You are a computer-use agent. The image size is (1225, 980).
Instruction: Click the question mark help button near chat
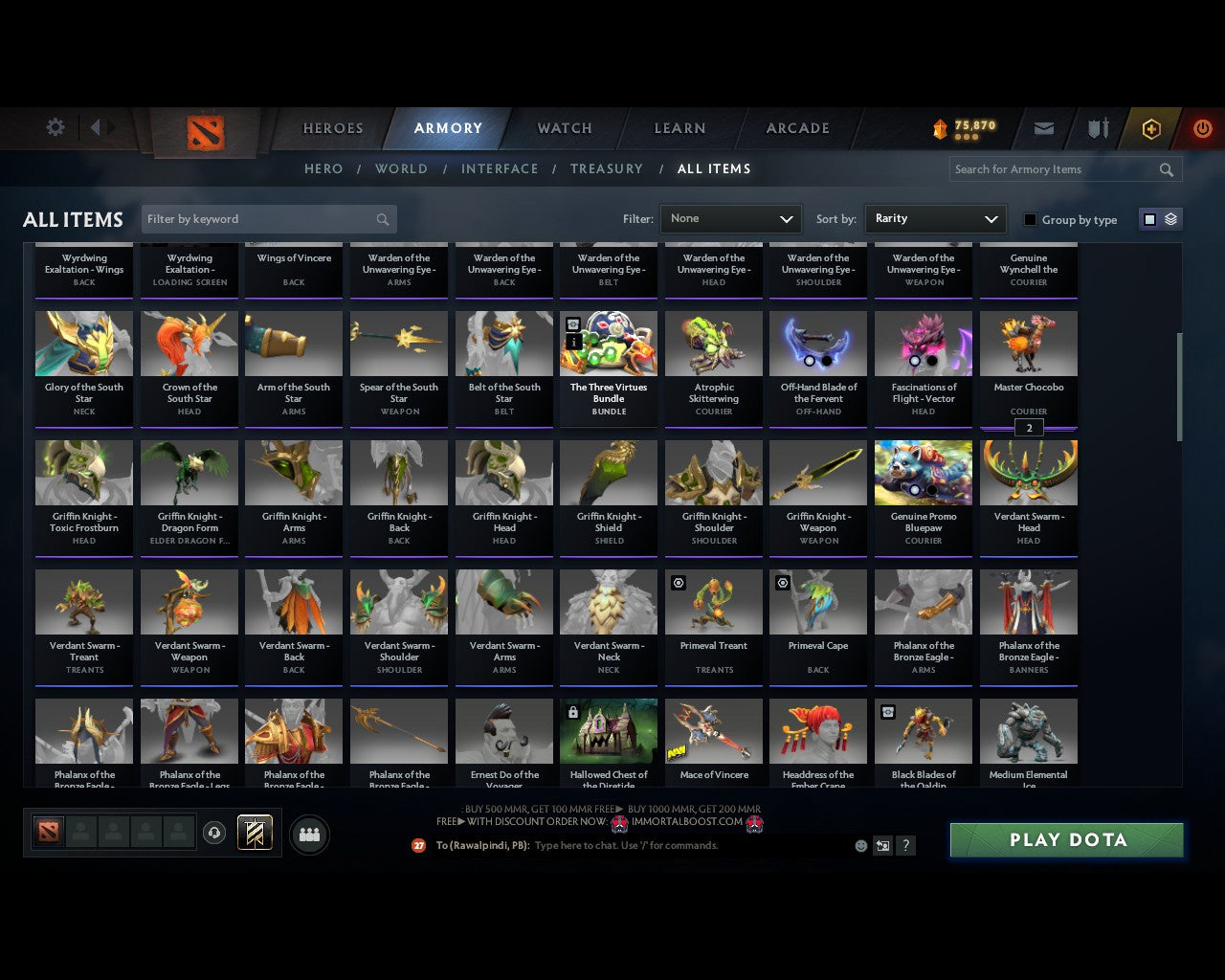coord(905,846)
